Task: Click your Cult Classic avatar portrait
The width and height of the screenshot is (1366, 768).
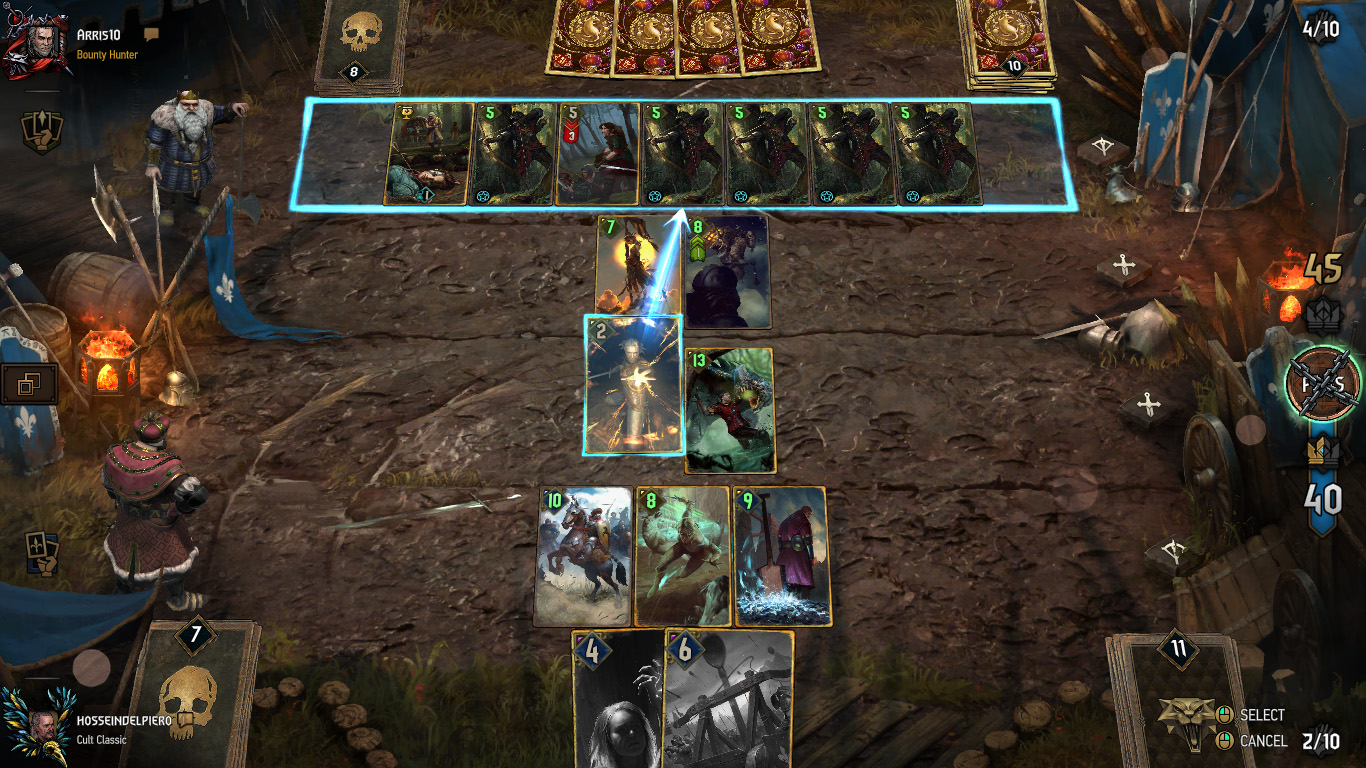Action: coord(41,727)
